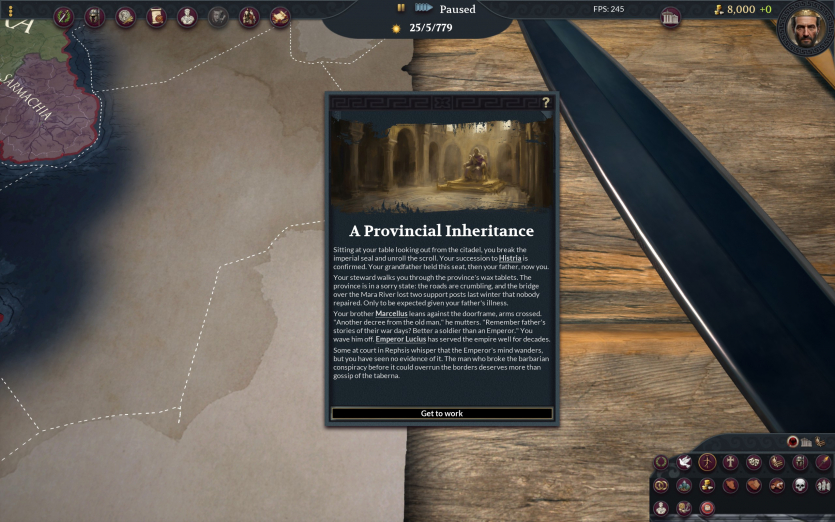Open the laurel sword top menu icon
The width and height of the screenshot is (835, 522).
(x=64, y=17)
